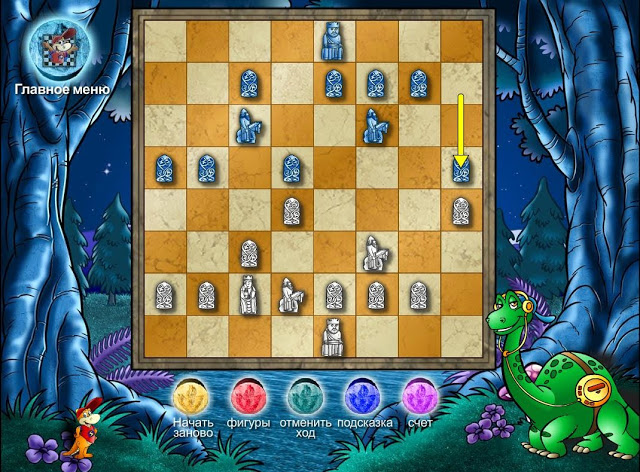The width and height of the screenshot is (640, 472).
Task: Select the blue pawn under the yellow arrow
Action: (461, 169)
